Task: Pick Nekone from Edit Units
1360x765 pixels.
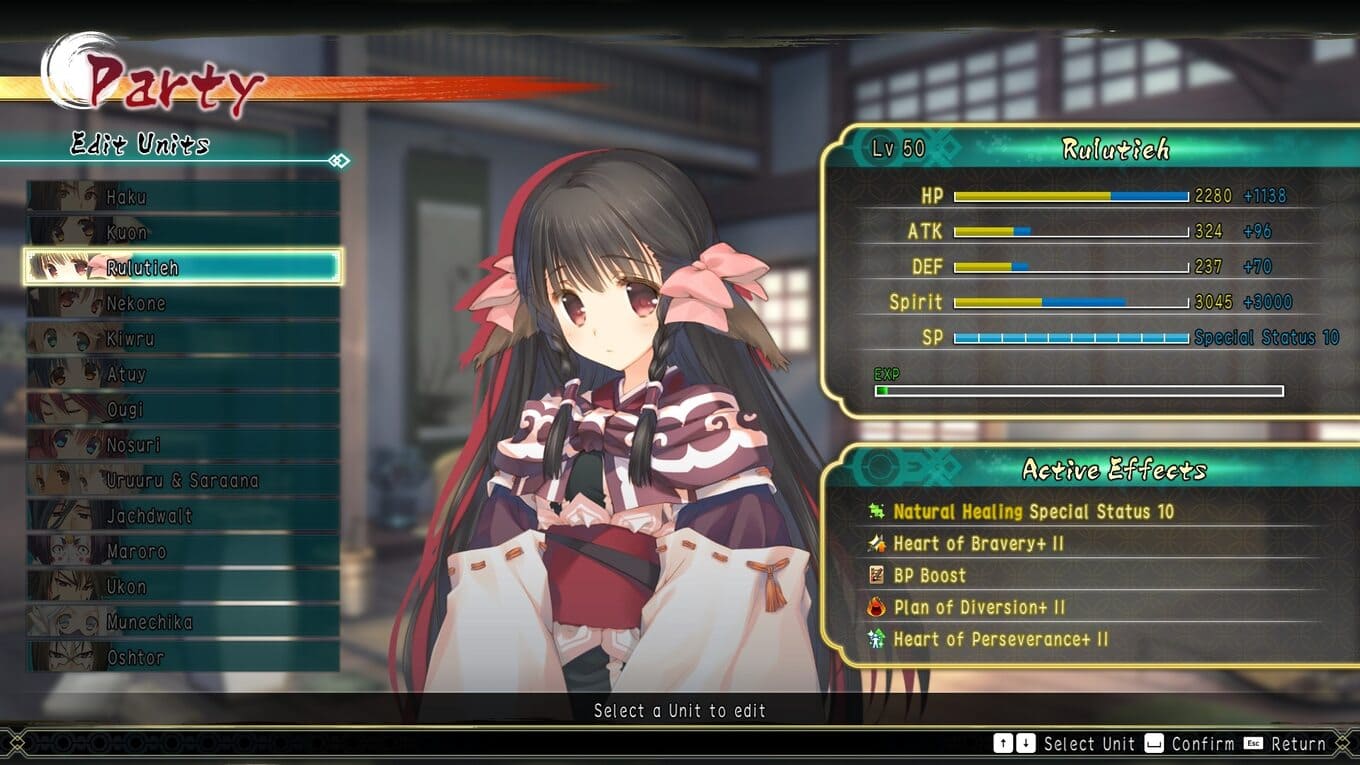Action: [x=183, y=304]
